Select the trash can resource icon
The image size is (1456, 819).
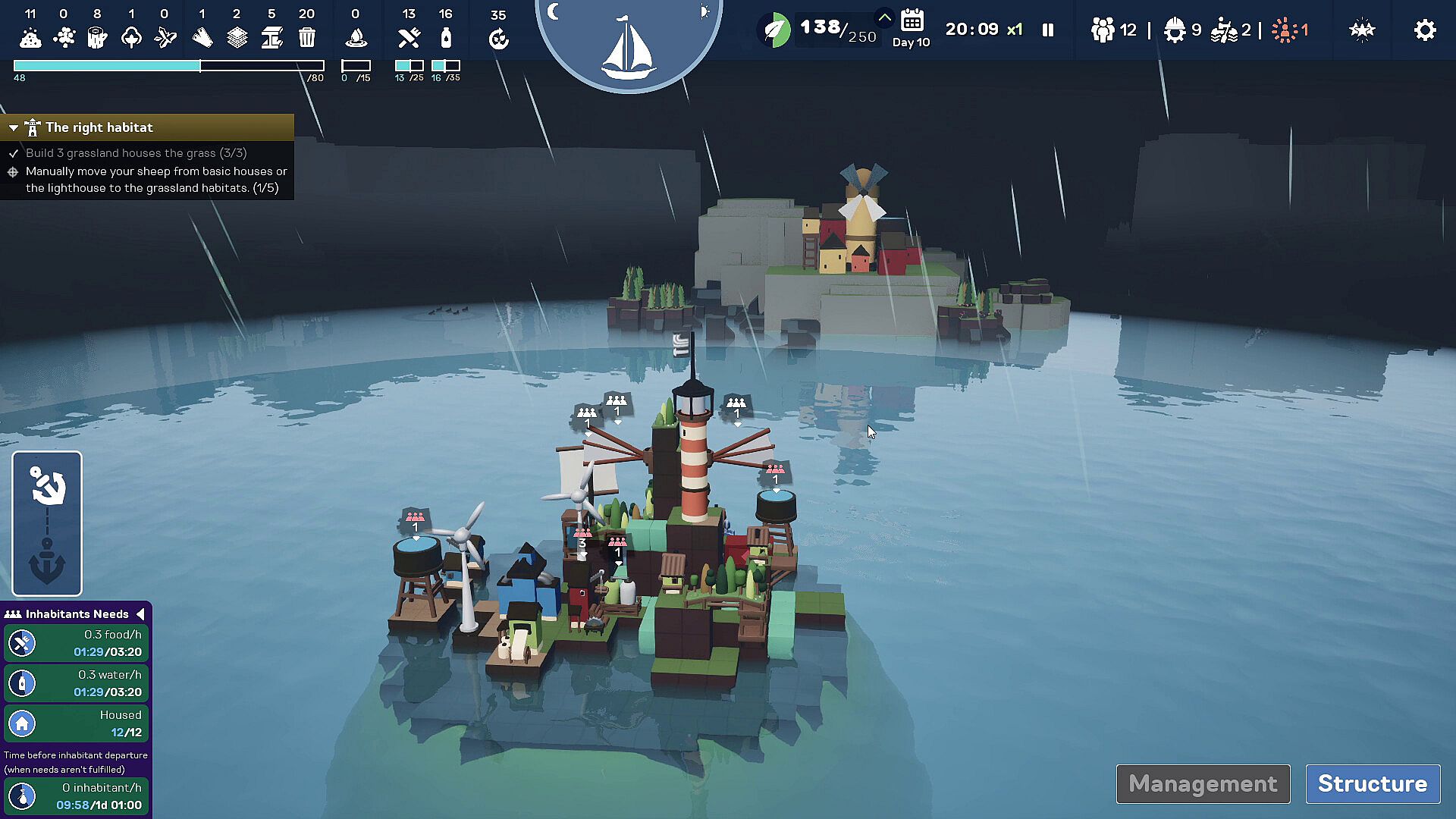307,37
